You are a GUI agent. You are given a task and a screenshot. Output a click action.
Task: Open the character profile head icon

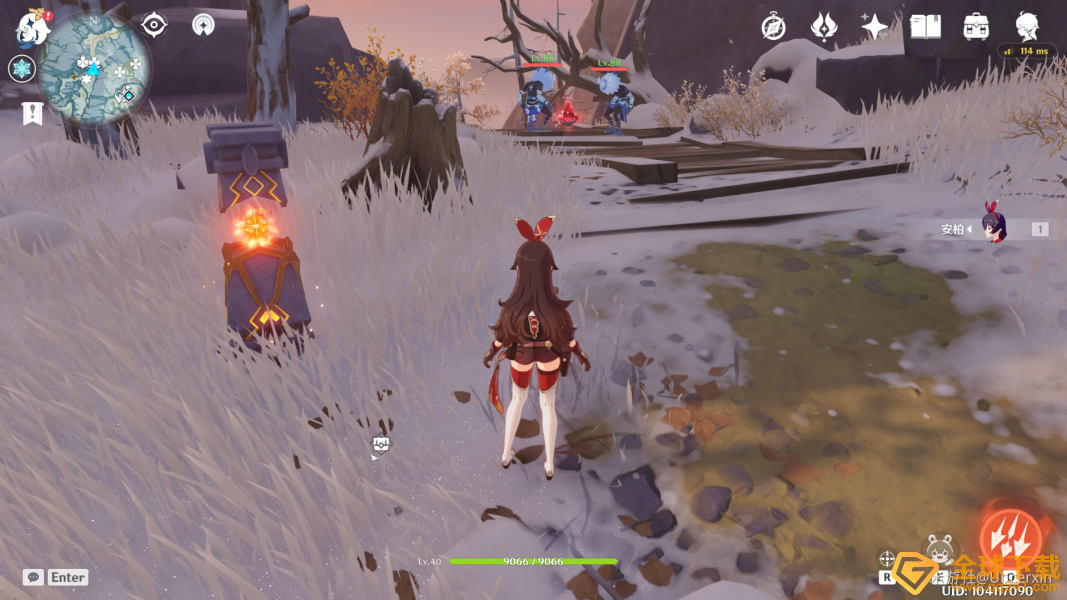pos(1027,25)
